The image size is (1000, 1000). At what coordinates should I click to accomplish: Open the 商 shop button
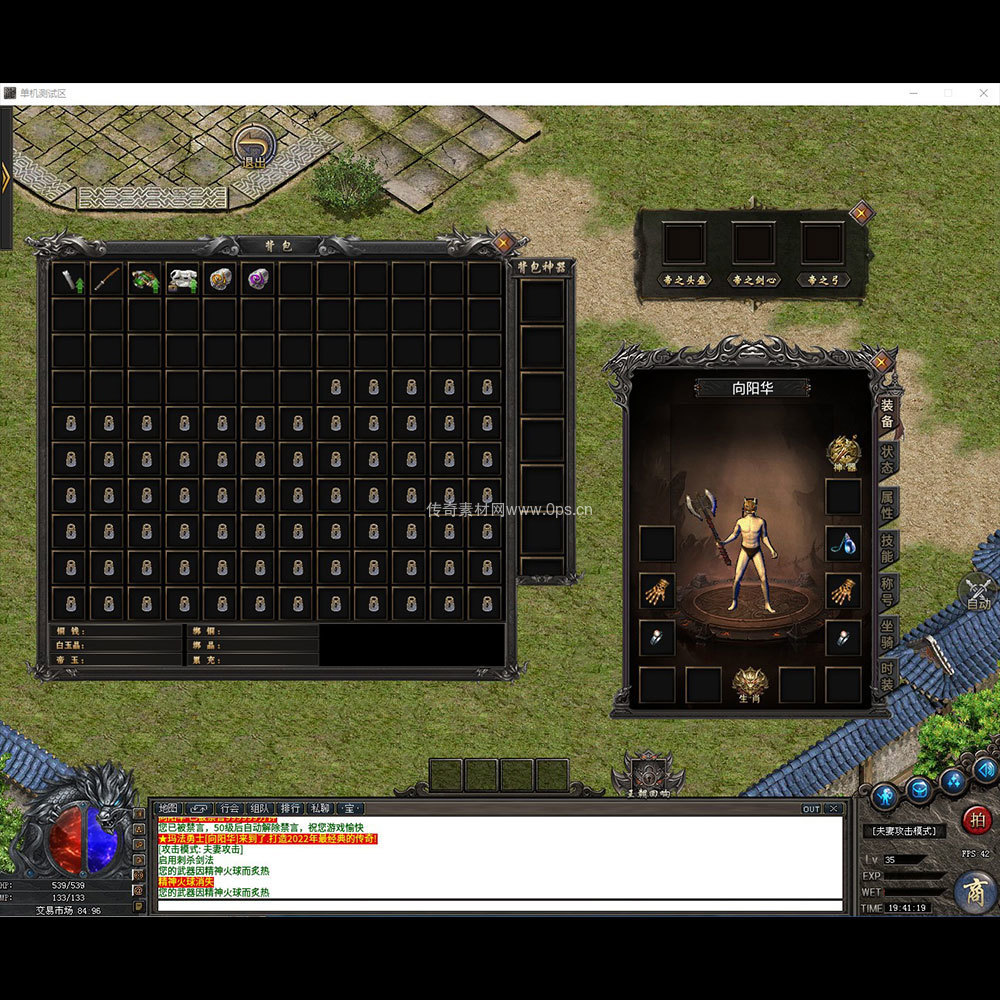pyautogui.click(x=973, y=891)
